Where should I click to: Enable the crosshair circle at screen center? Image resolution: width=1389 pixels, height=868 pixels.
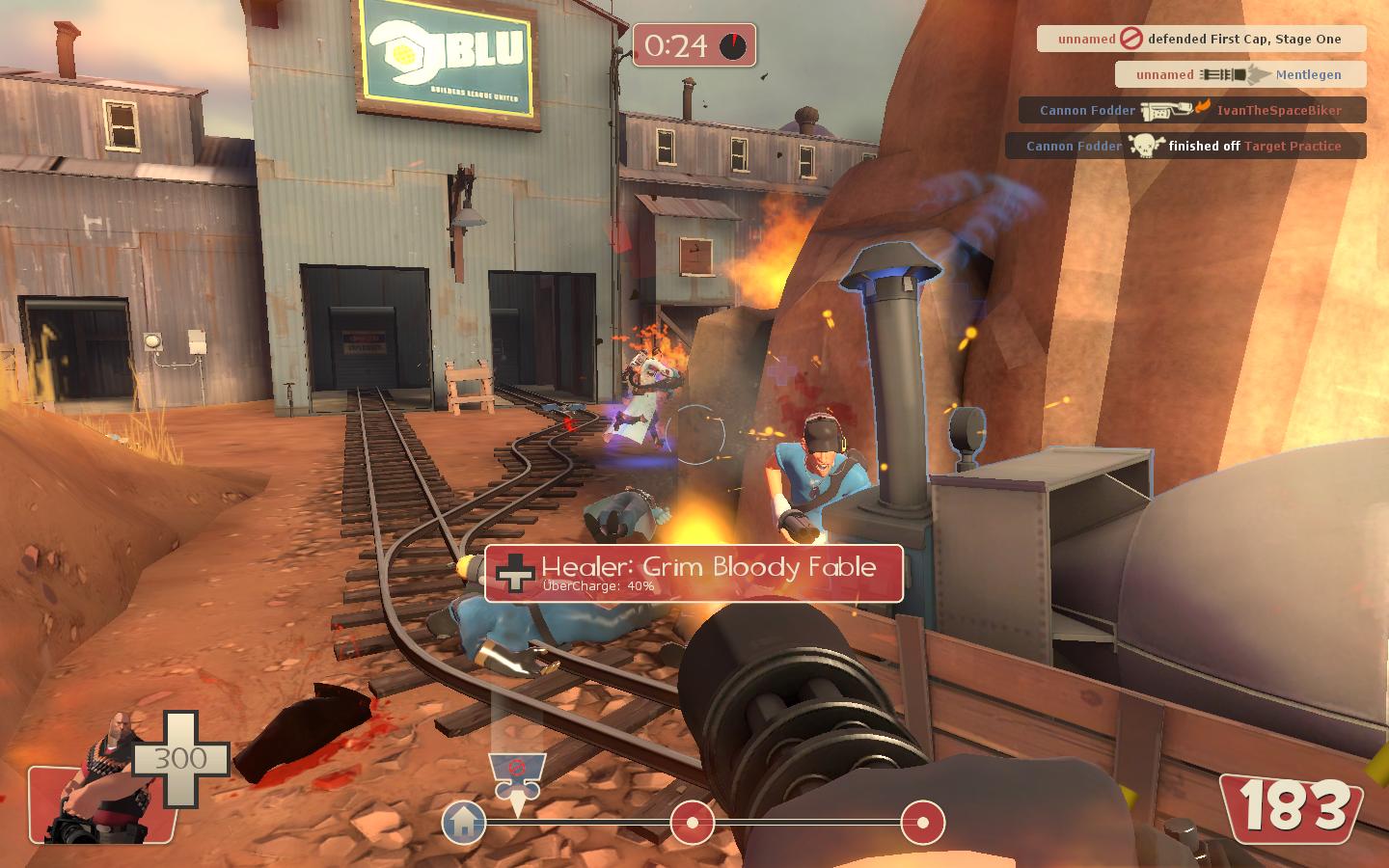coord(694,434)
